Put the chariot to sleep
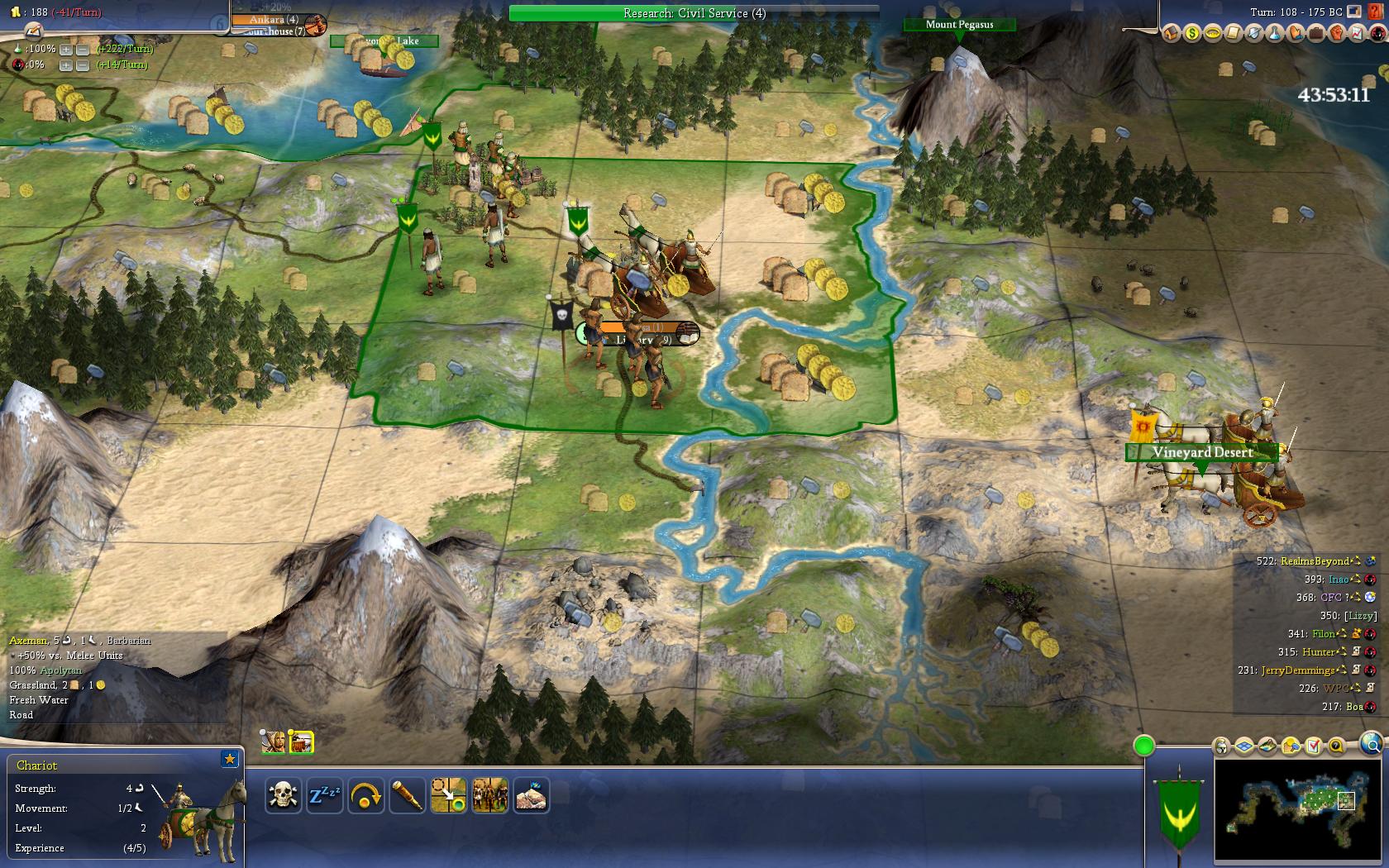 (x=324, y=796)
